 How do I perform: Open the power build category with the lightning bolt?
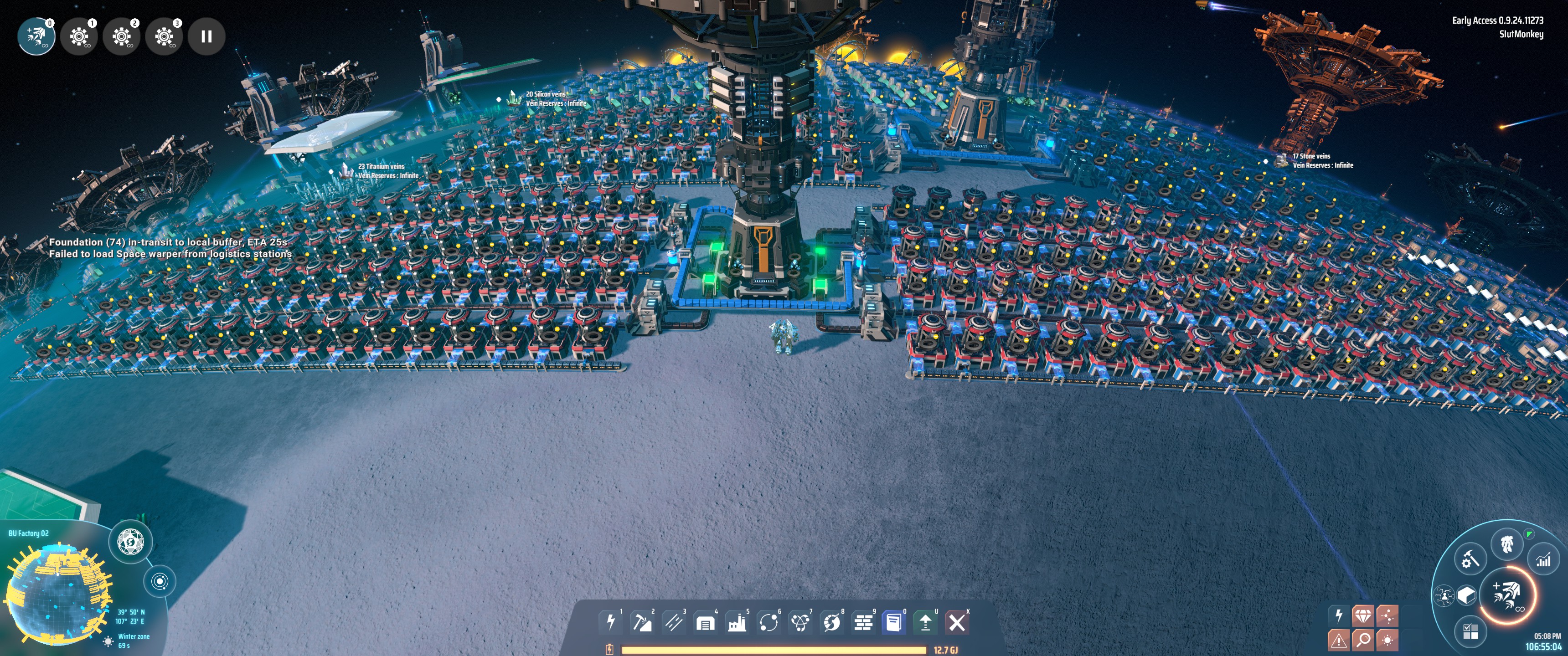[610, 622]
